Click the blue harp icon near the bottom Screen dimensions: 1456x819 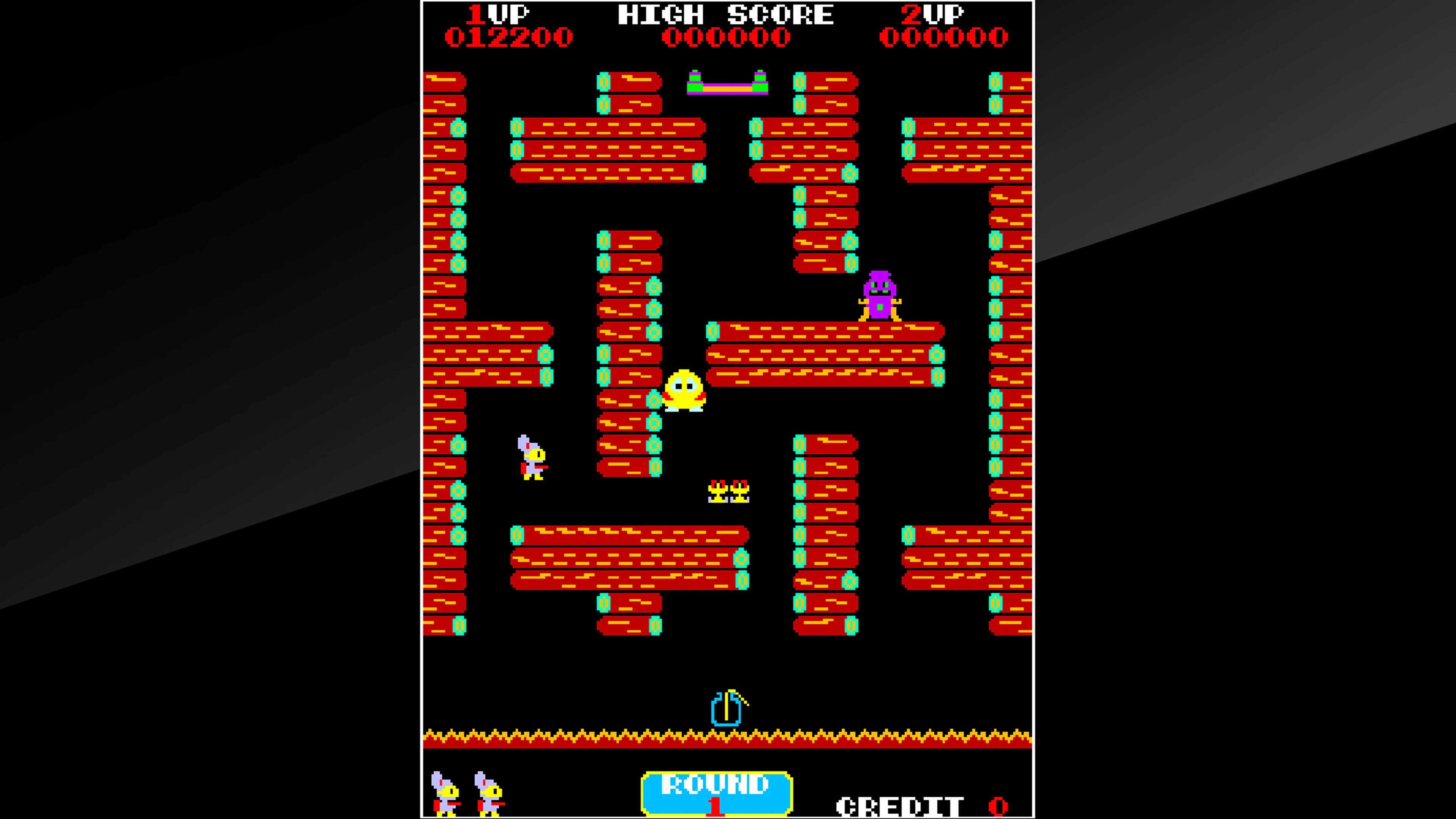point(726,709)
